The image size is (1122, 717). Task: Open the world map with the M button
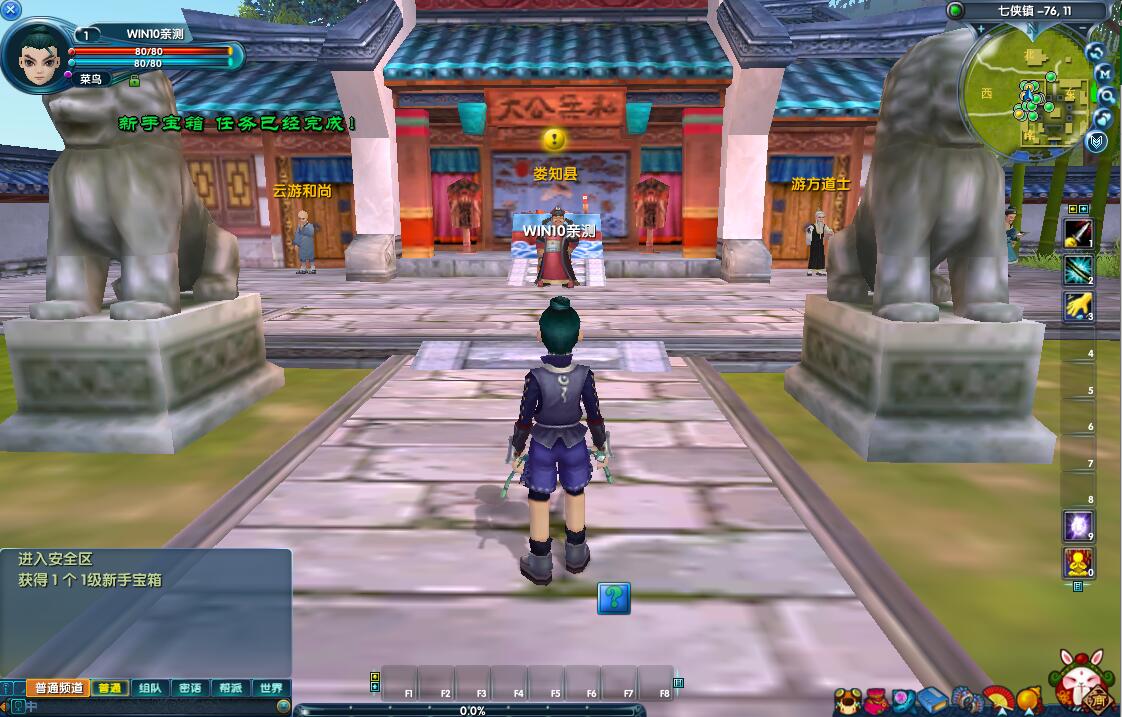(x=1104, y=73)
